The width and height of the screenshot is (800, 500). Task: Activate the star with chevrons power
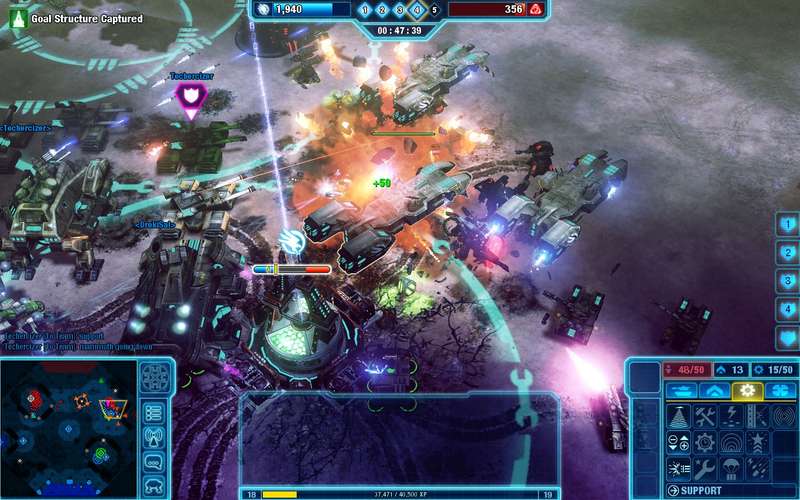click(758, 442)
